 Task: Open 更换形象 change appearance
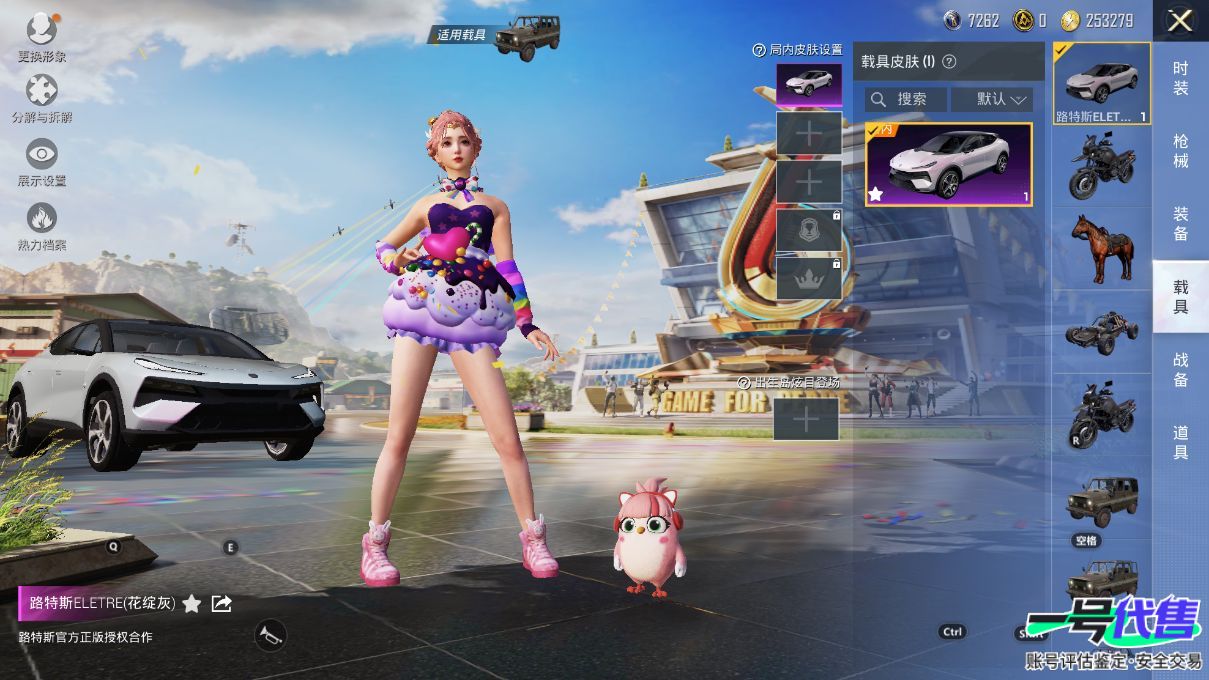pos(42,30)
